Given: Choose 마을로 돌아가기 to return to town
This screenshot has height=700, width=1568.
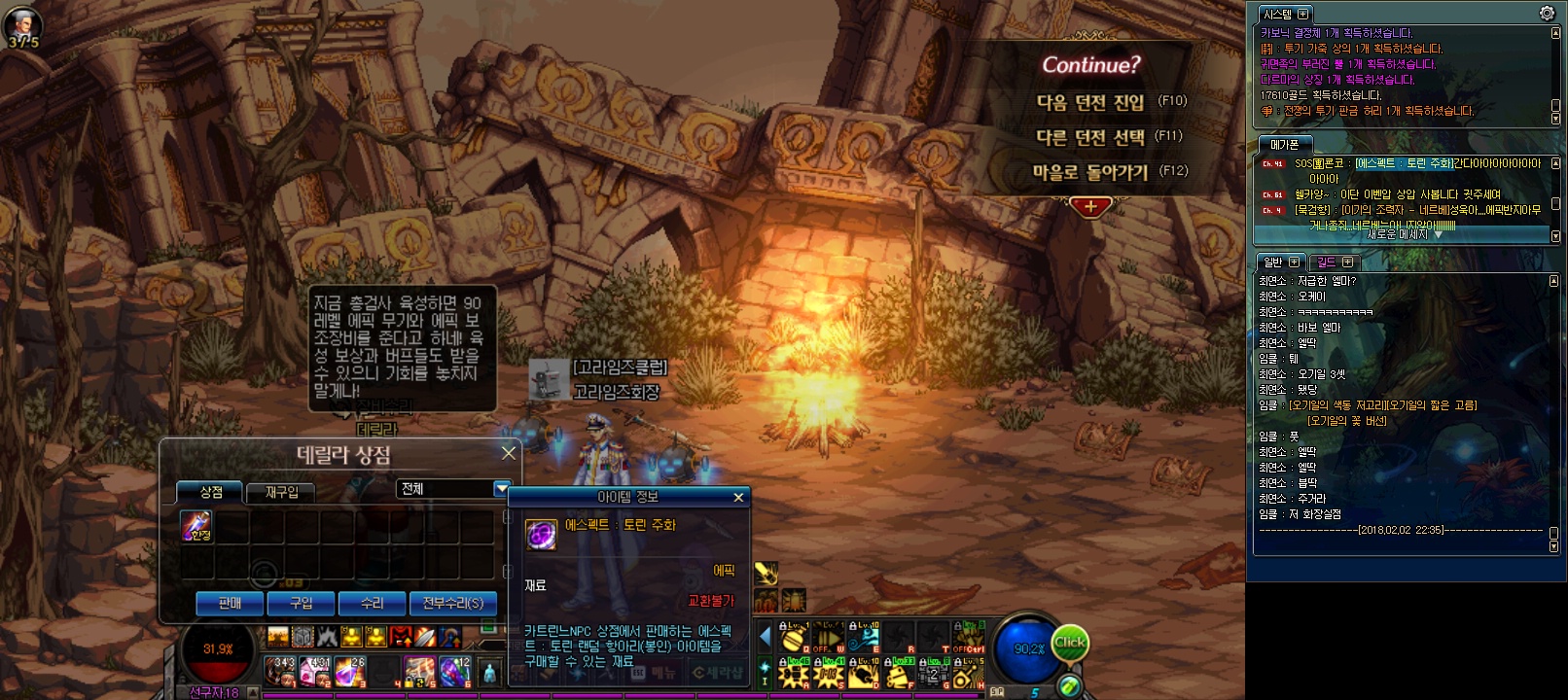Looking at the screenshot, I should (x=1090, y=172).
